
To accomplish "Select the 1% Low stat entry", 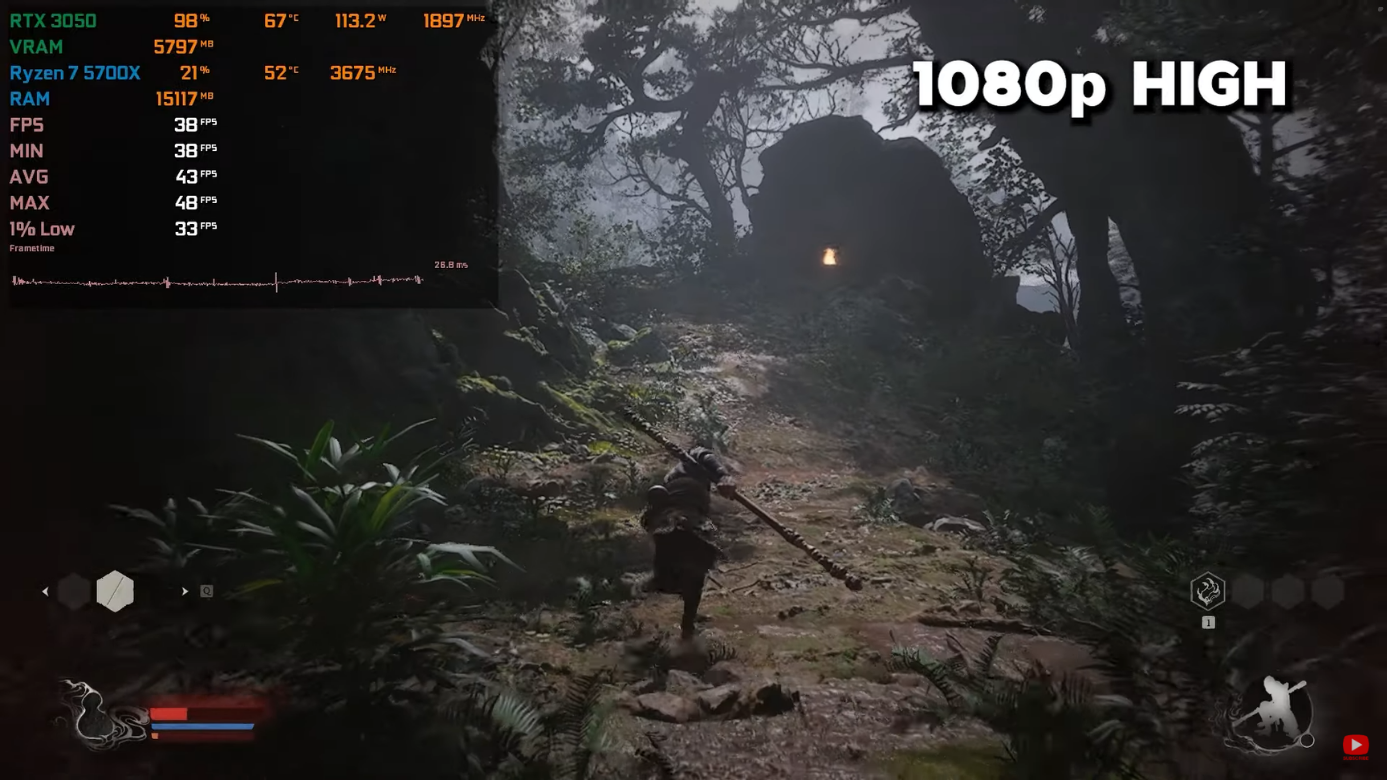I will coord(40,229).
